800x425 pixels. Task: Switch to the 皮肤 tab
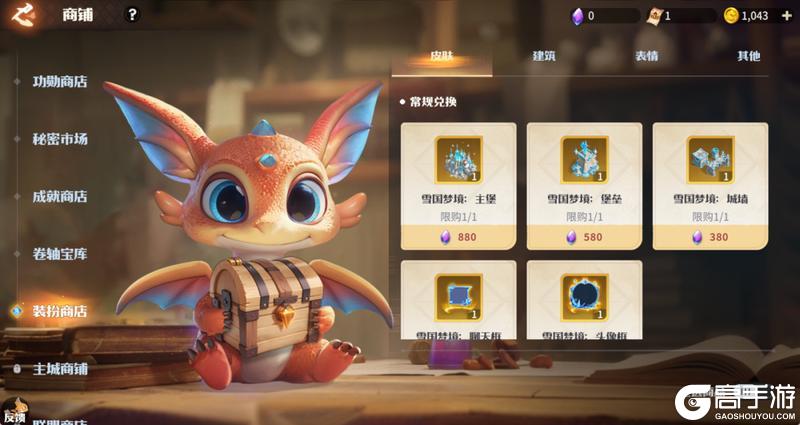(x=441, y=56)
